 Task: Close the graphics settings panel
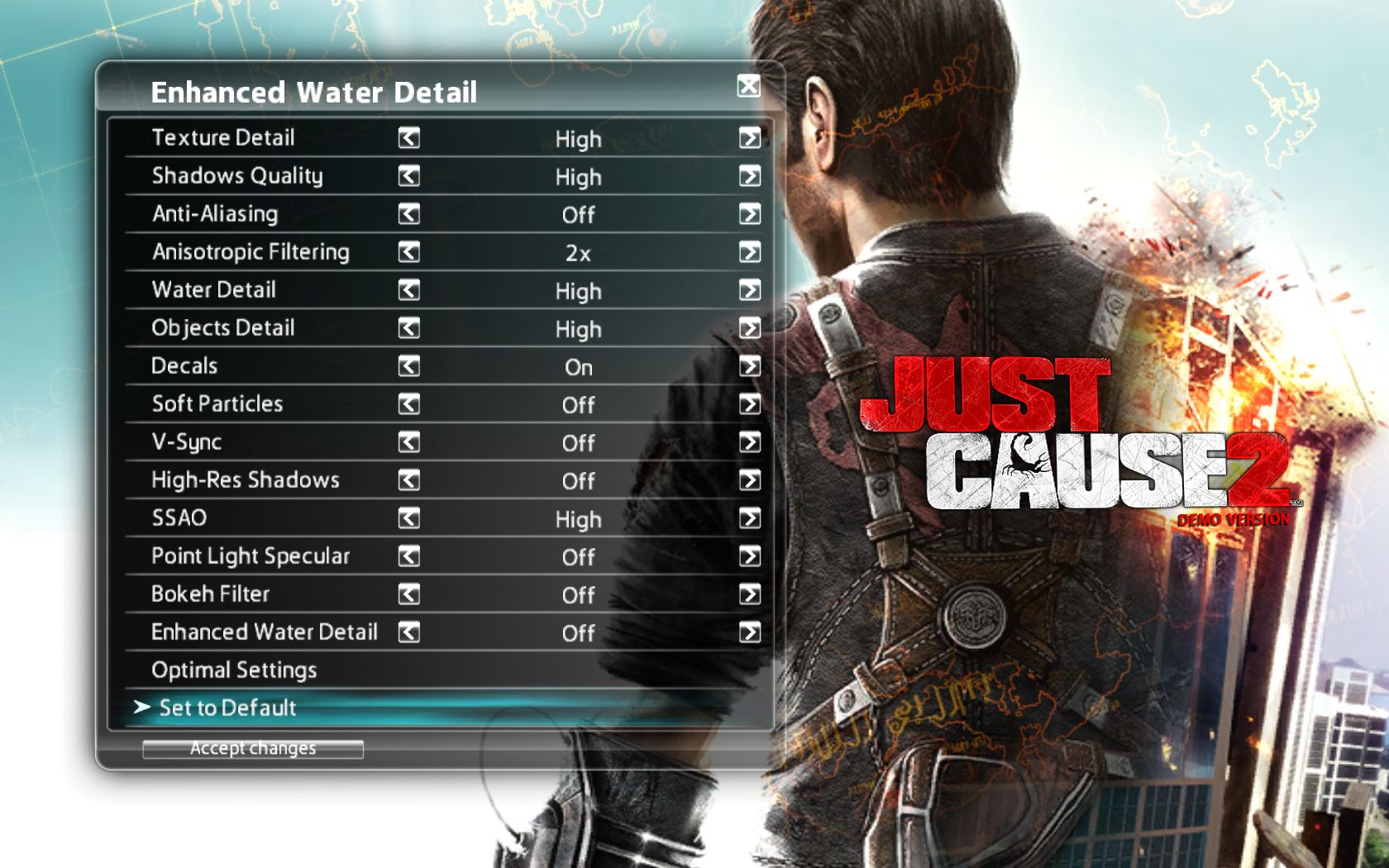point(748,85)
